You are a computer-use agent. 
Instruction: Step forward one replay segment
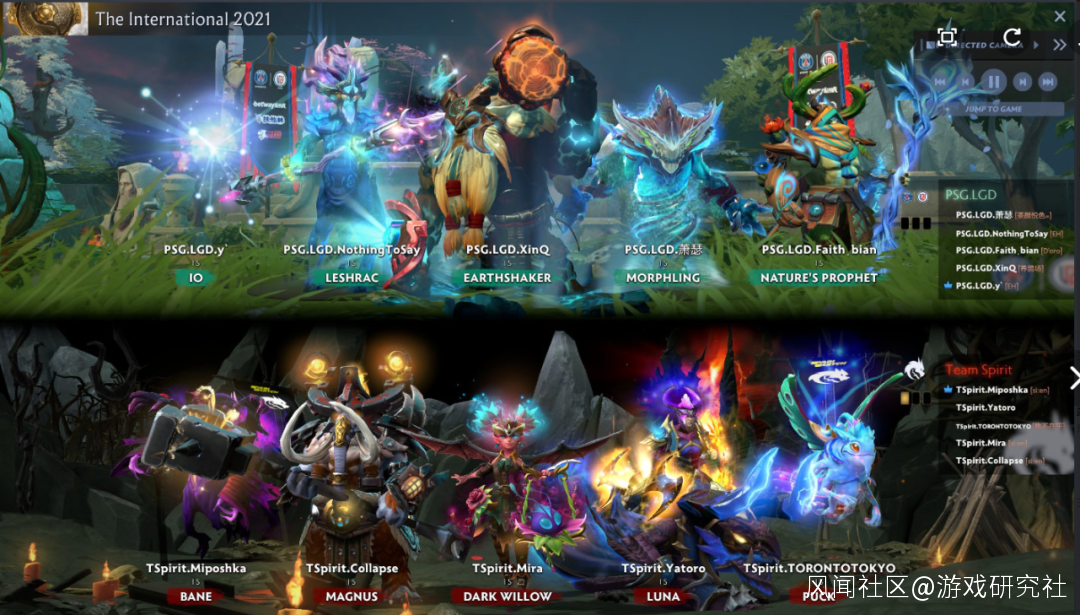point(1021,82)
